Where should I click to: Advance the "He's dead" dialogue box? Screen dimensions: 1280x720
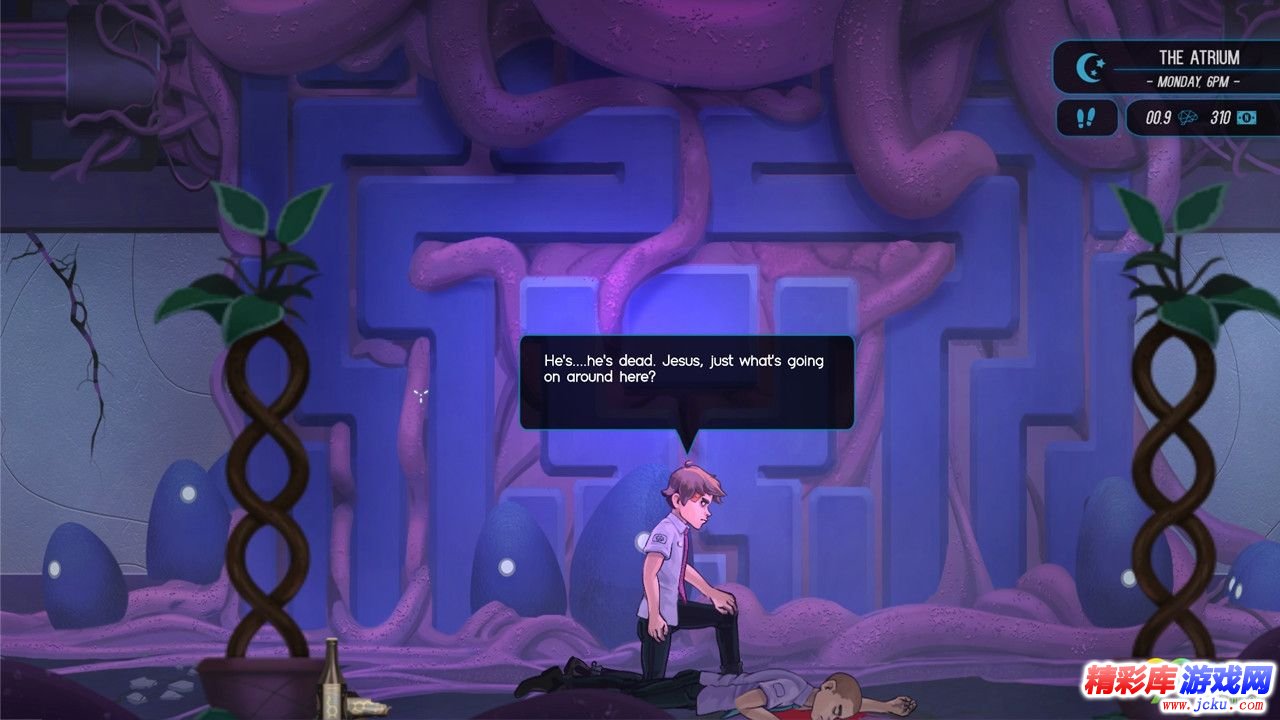point(686,381)
